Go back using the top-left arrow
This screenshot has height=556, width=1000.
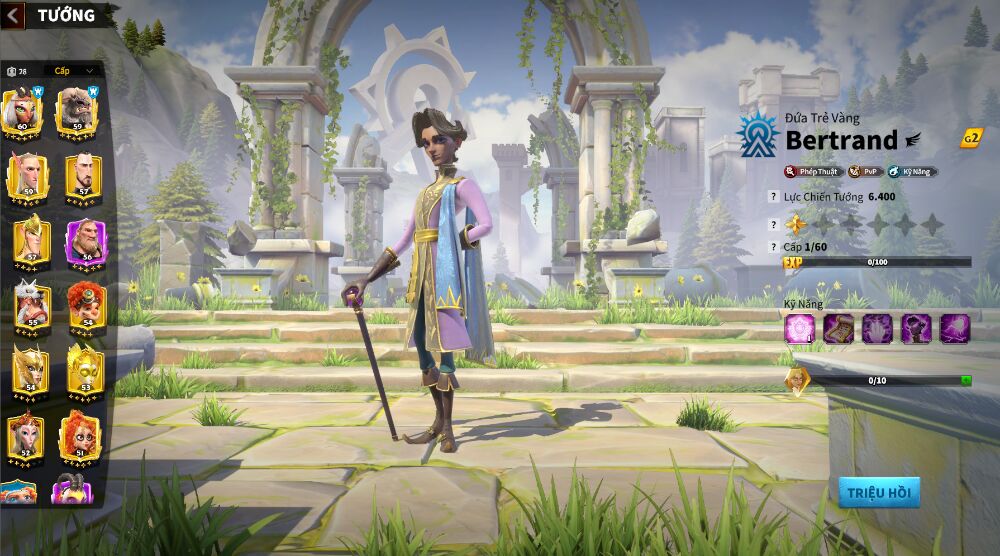[x=13, y=15]
